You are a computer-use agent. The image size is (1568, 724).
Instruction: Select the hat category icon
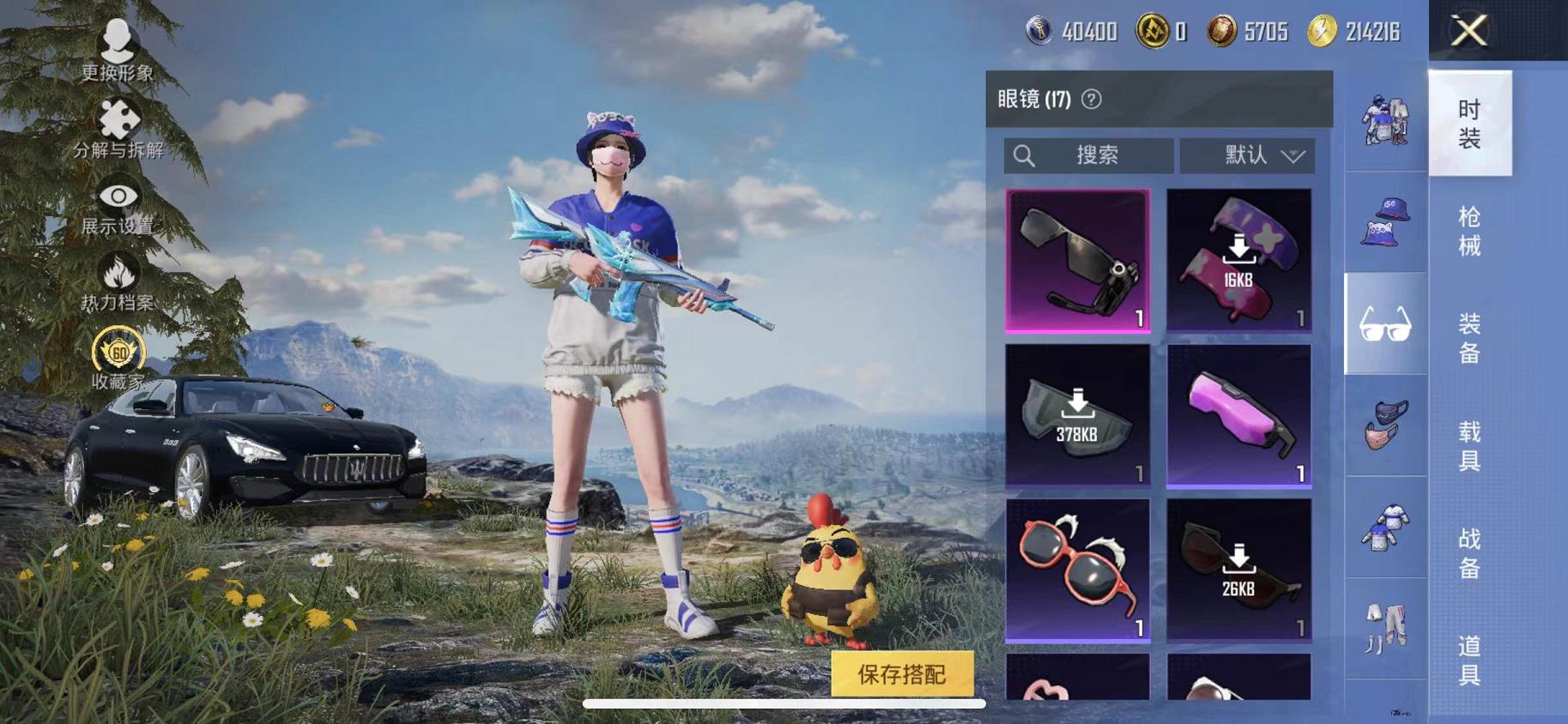[x=1383, y=221]
